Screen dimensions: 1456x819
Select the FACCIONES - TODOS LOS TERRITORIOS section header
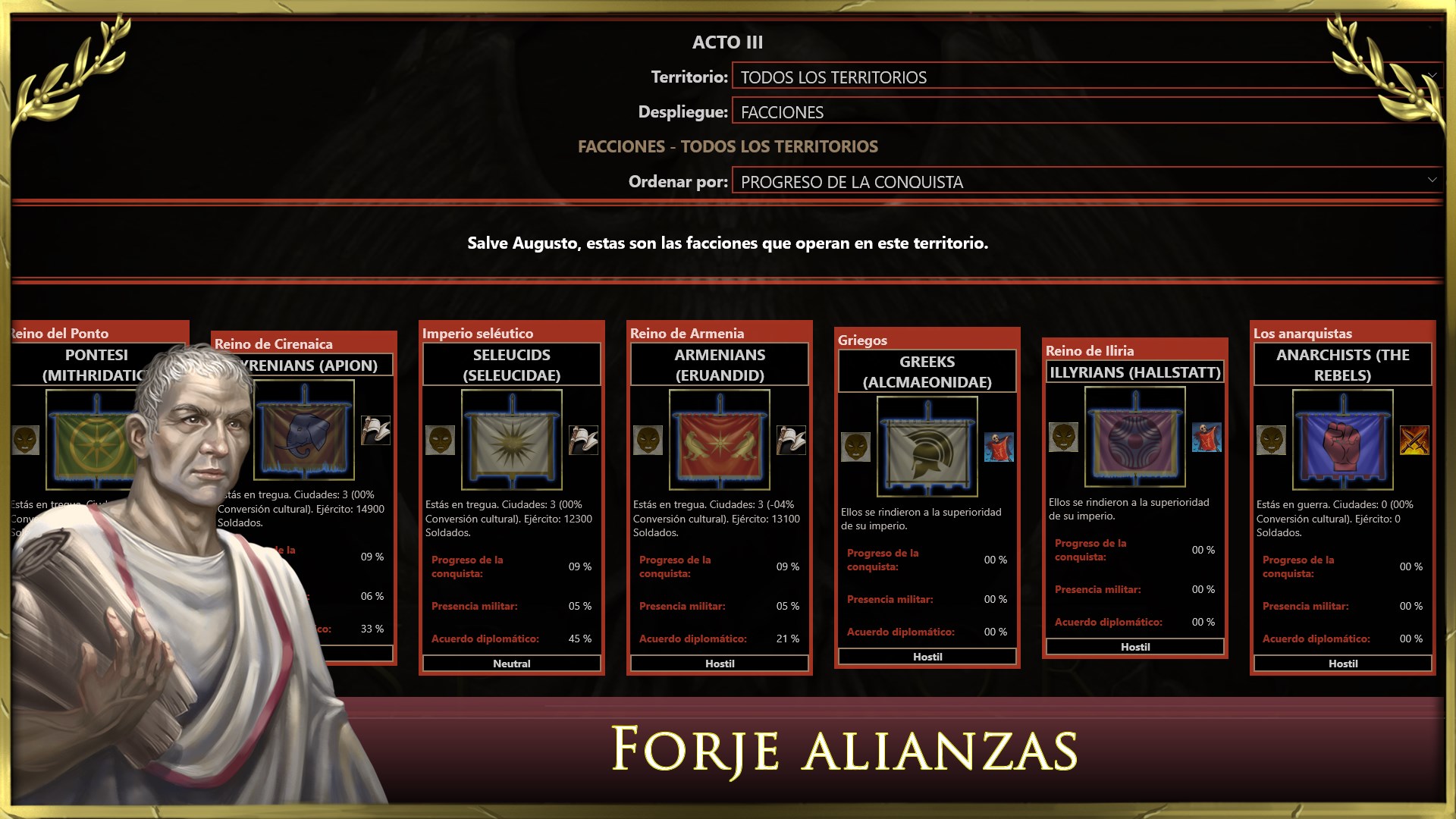coord(728,146)
